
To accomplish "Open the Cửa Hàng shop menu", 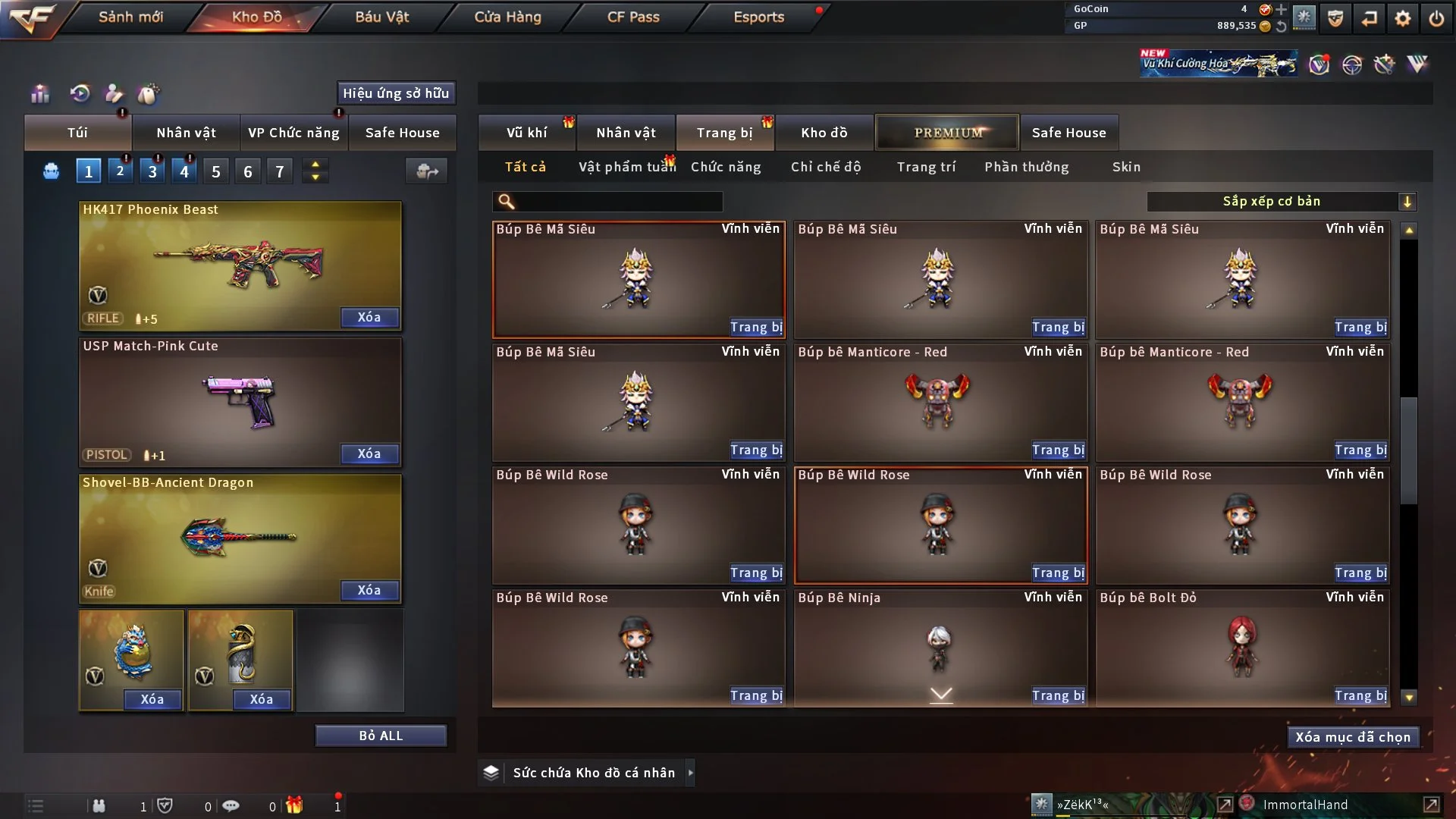I will (507, 17).
